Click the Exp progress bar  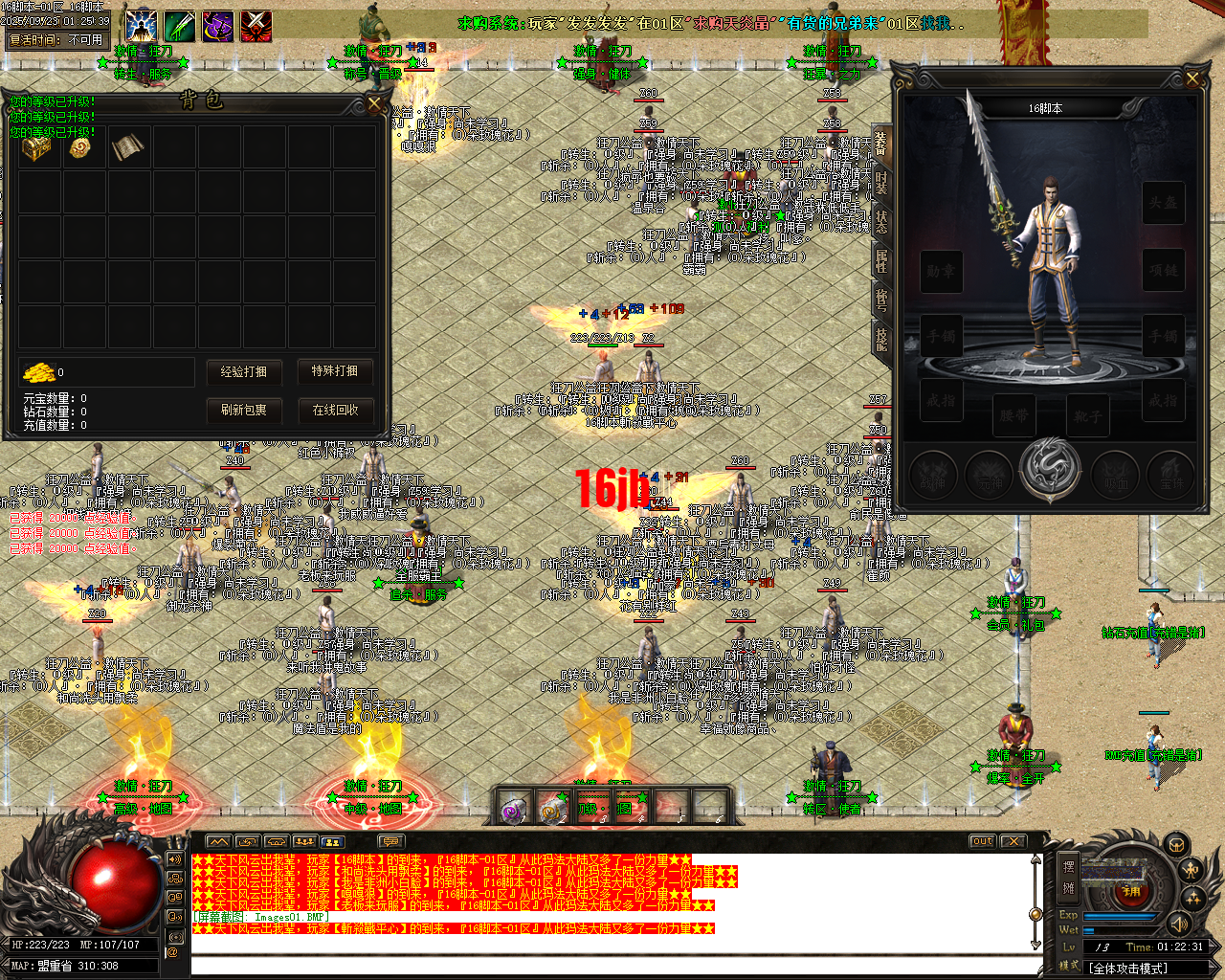(x=1120, y=916)
